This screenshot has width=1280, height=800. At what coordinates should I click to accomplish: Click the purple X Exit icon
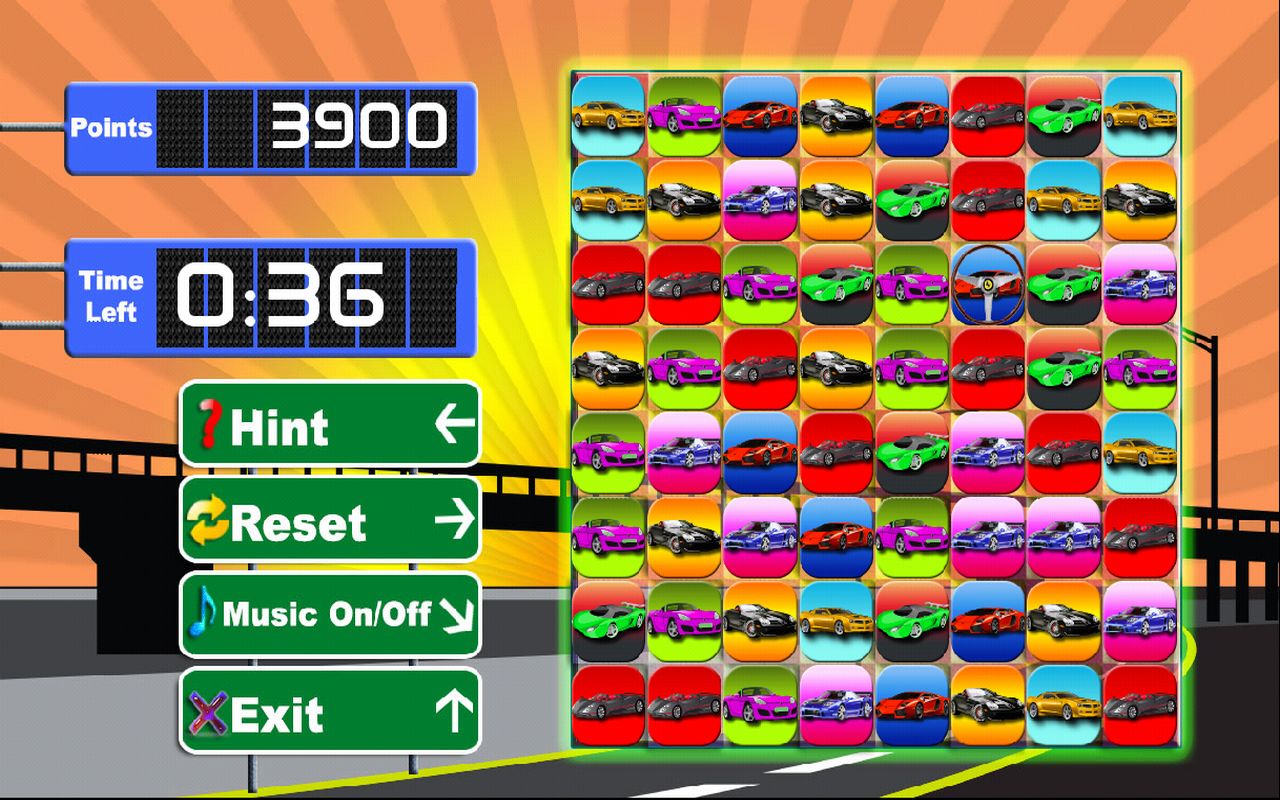click(x=207, y=712)
